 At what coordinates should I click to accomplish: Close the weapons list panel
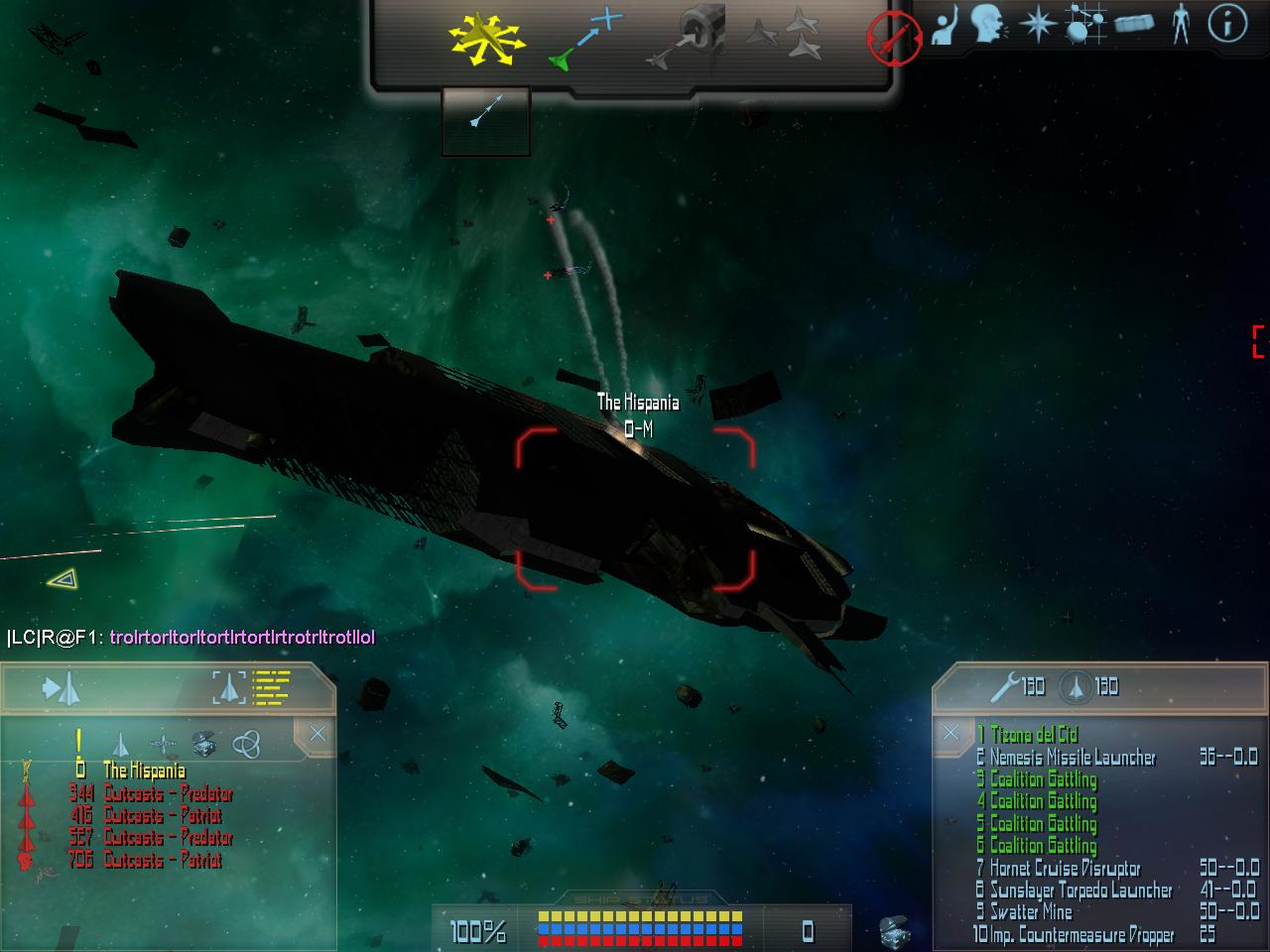coord(951,733)
